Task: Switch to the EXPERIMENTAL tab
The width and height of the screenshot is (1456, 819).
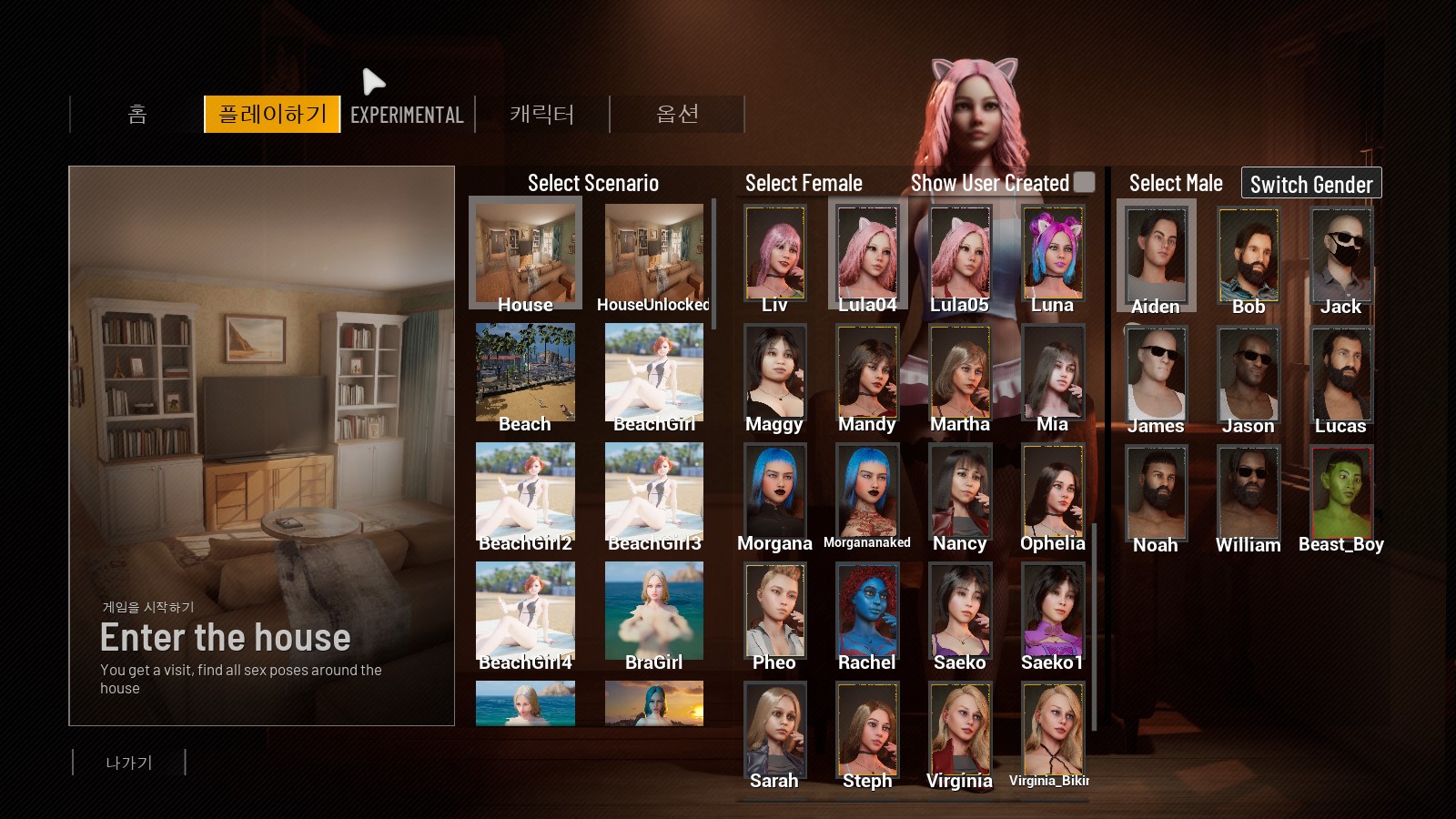Action: 407,115
